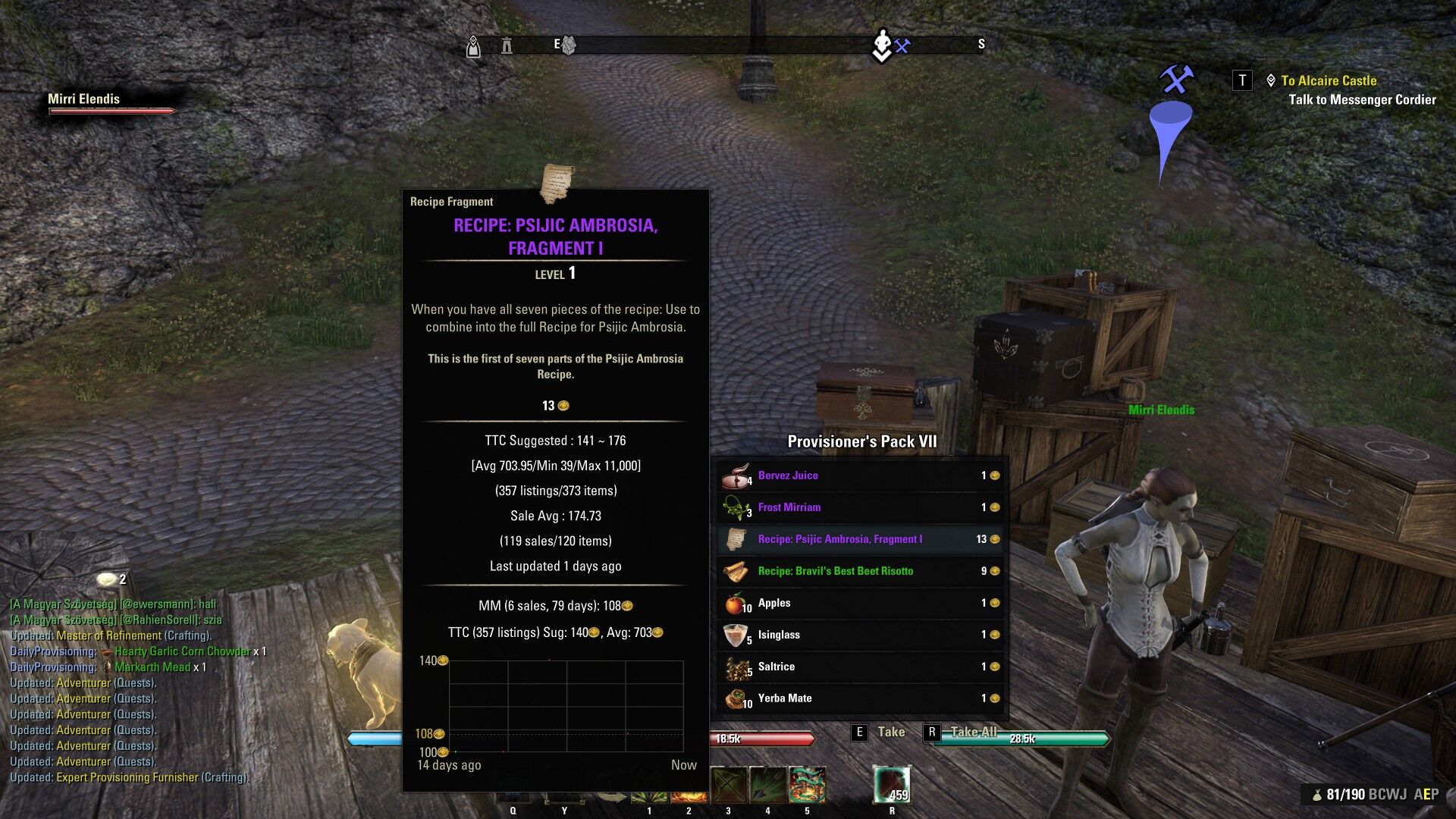Use the green arrow ability in slot 4
This screenshot has width=1456, height=819.
tap(767, 785)
